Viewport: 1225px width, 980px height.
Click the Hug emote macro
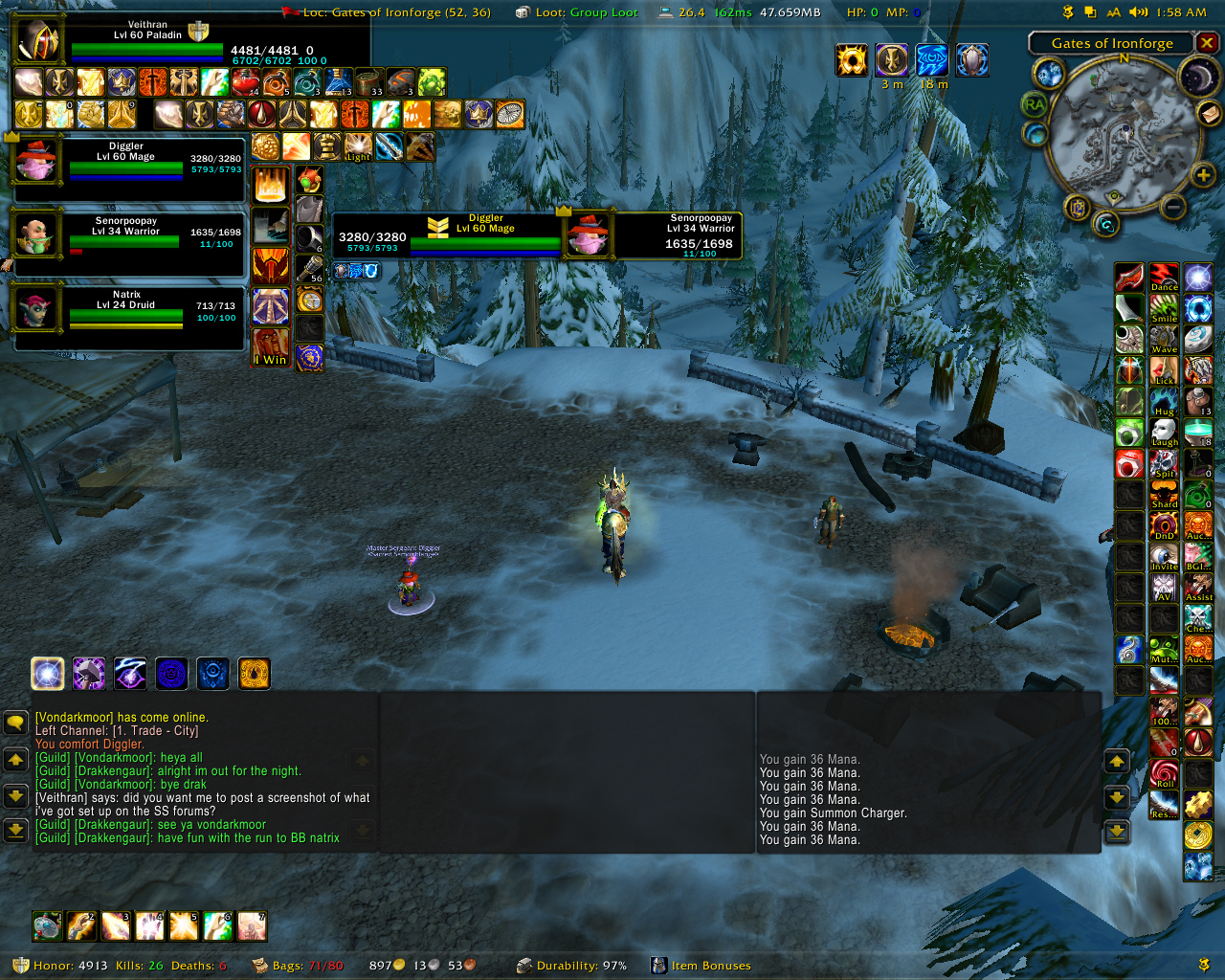click(x=1164, y=402)
